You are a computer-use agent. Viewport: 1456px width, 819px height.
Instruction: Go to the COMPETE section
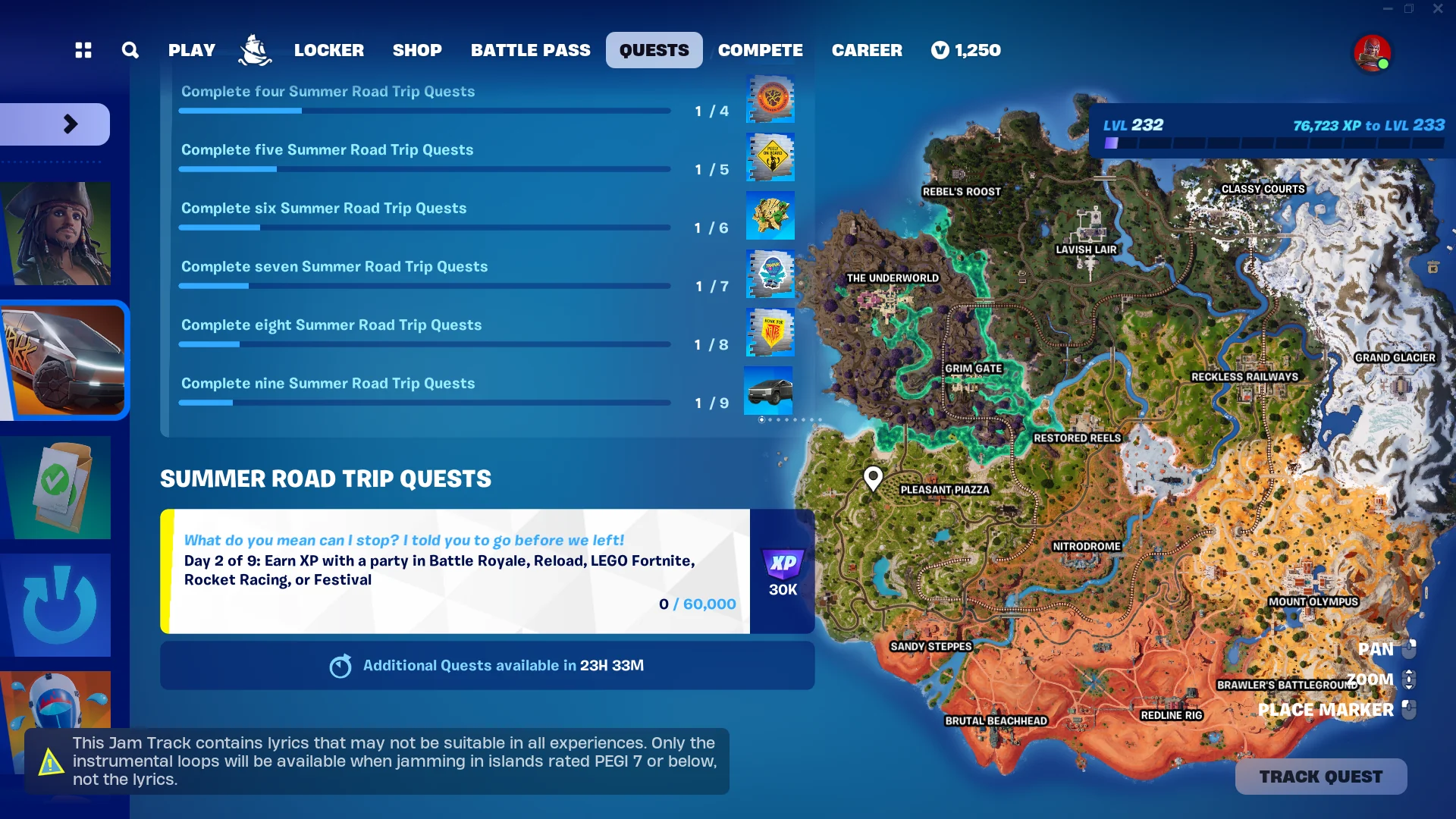click(x=760, y=50)
